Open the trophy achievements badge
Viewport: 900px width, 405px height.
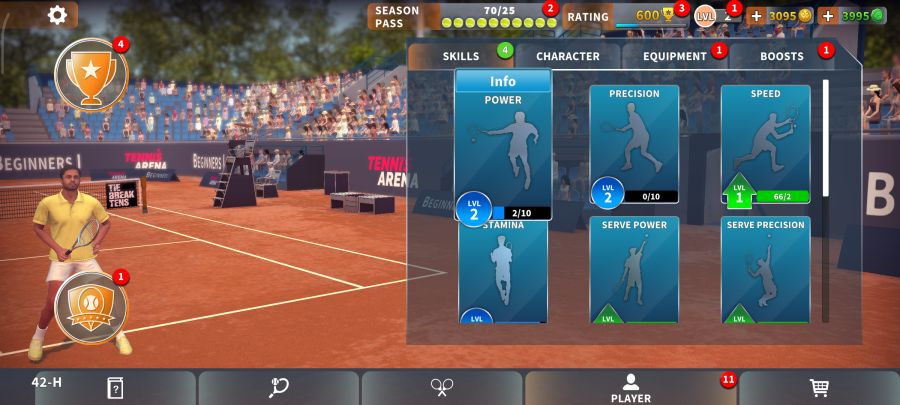[x=90, y=74]
